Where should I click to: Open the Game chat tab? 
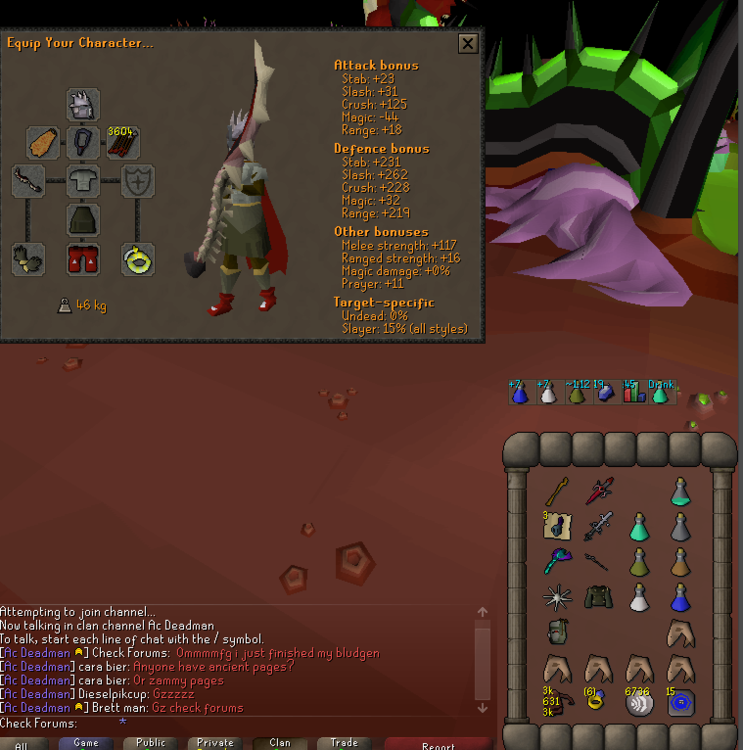click(x=86, y=743)
